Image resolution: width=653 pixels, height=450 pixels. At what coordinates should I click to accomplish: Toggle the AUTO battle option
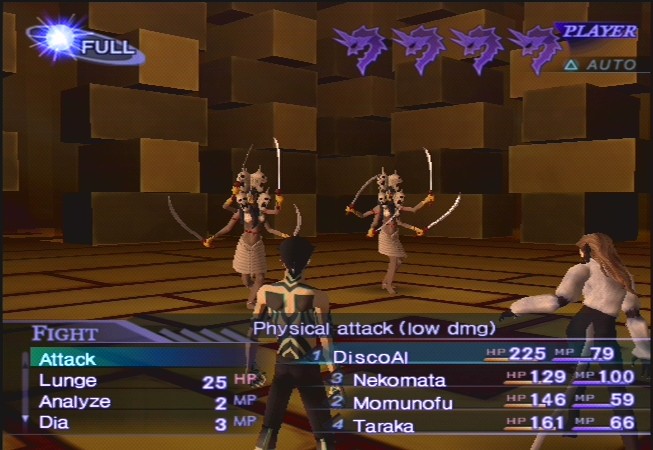coord(602,65)
